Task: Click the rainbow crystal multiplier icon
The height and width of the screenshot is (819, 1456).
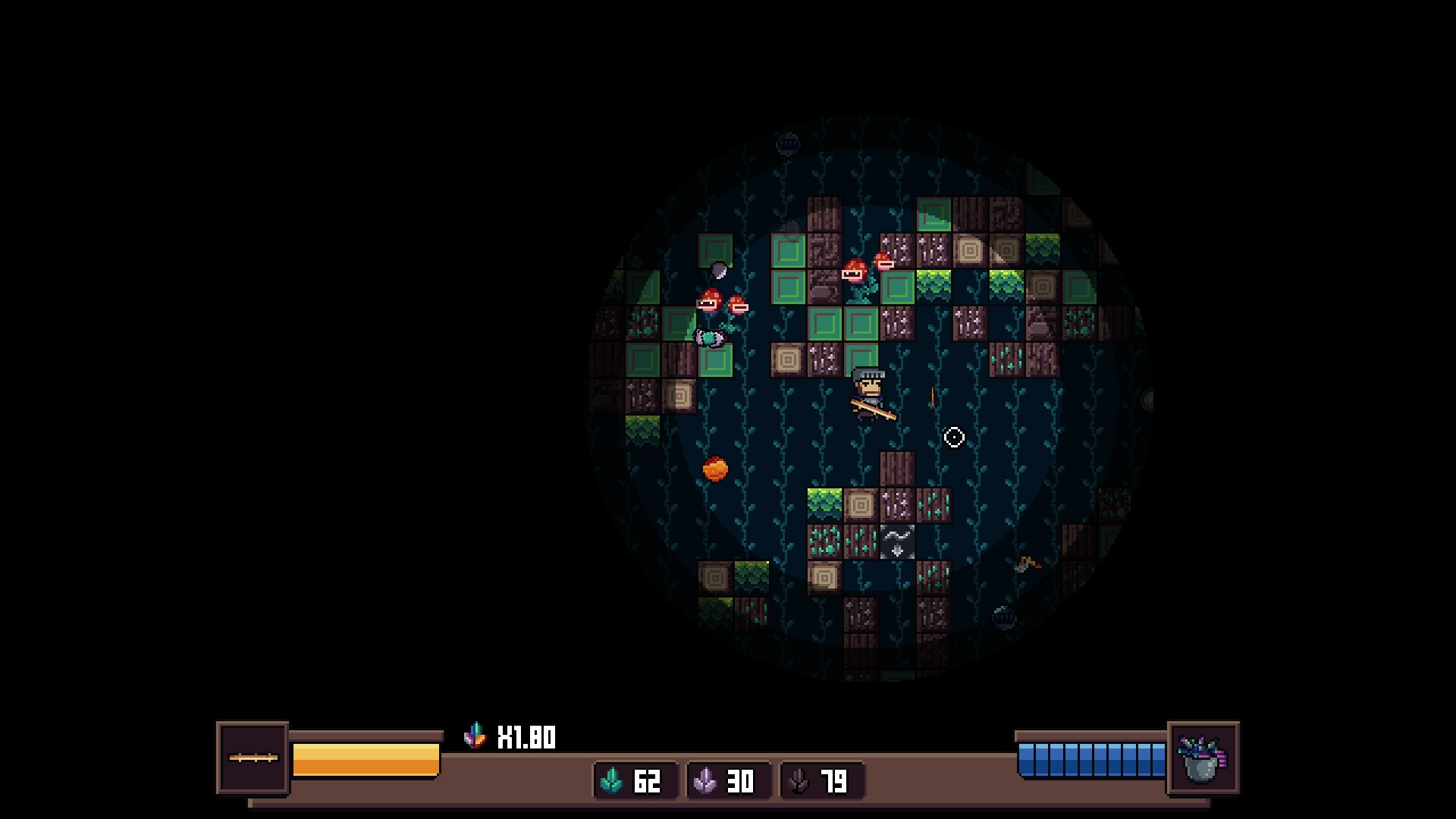Action: [x=475, y=734]
